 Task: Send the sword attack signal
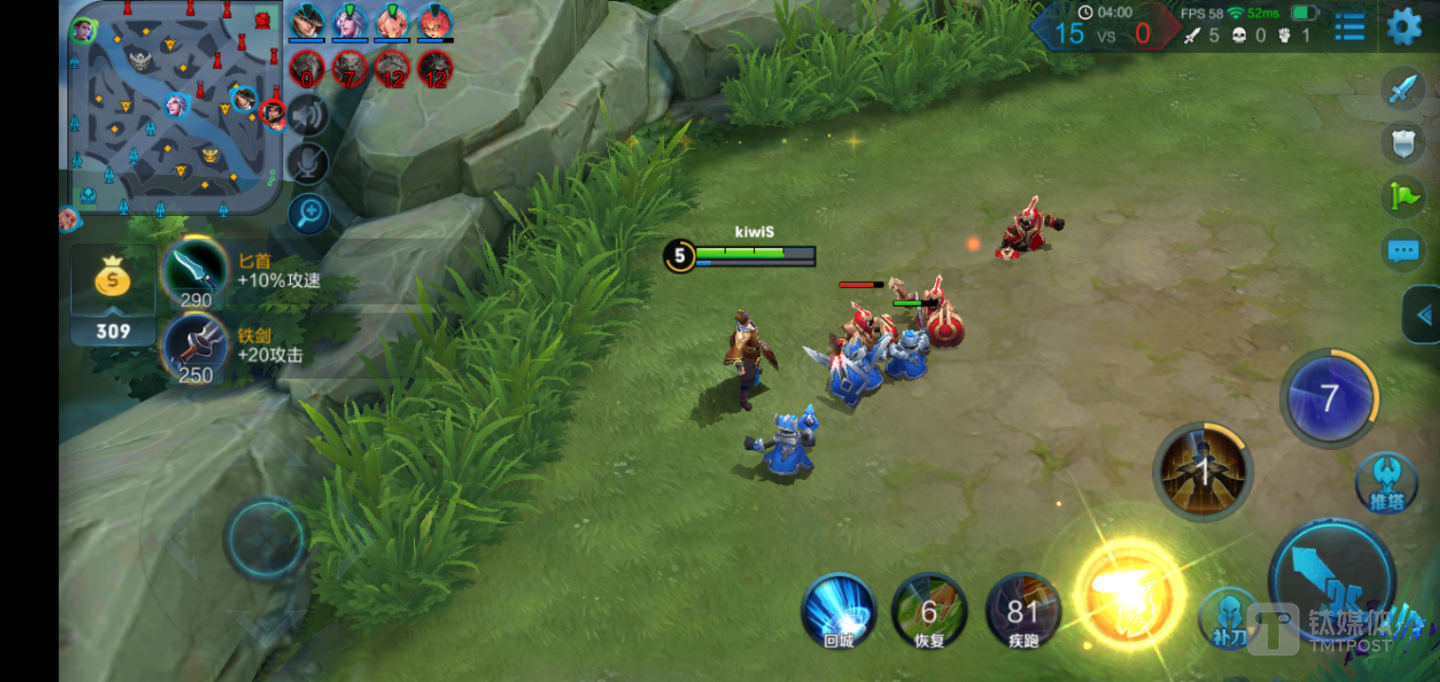click(x=1403, y=89)
